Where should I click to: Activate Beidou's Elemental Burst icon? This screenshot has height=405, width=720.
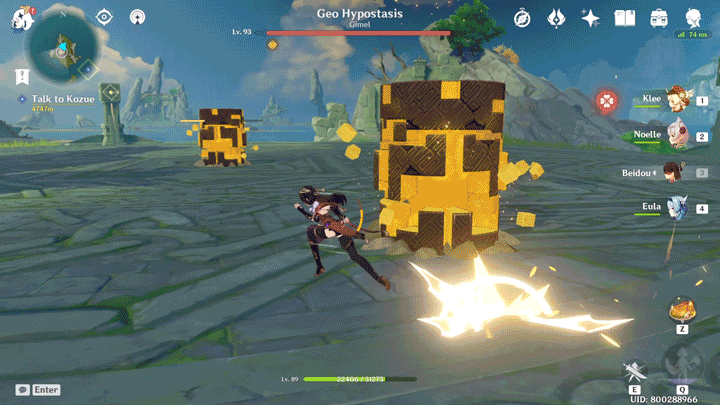[x=683, y=366]
